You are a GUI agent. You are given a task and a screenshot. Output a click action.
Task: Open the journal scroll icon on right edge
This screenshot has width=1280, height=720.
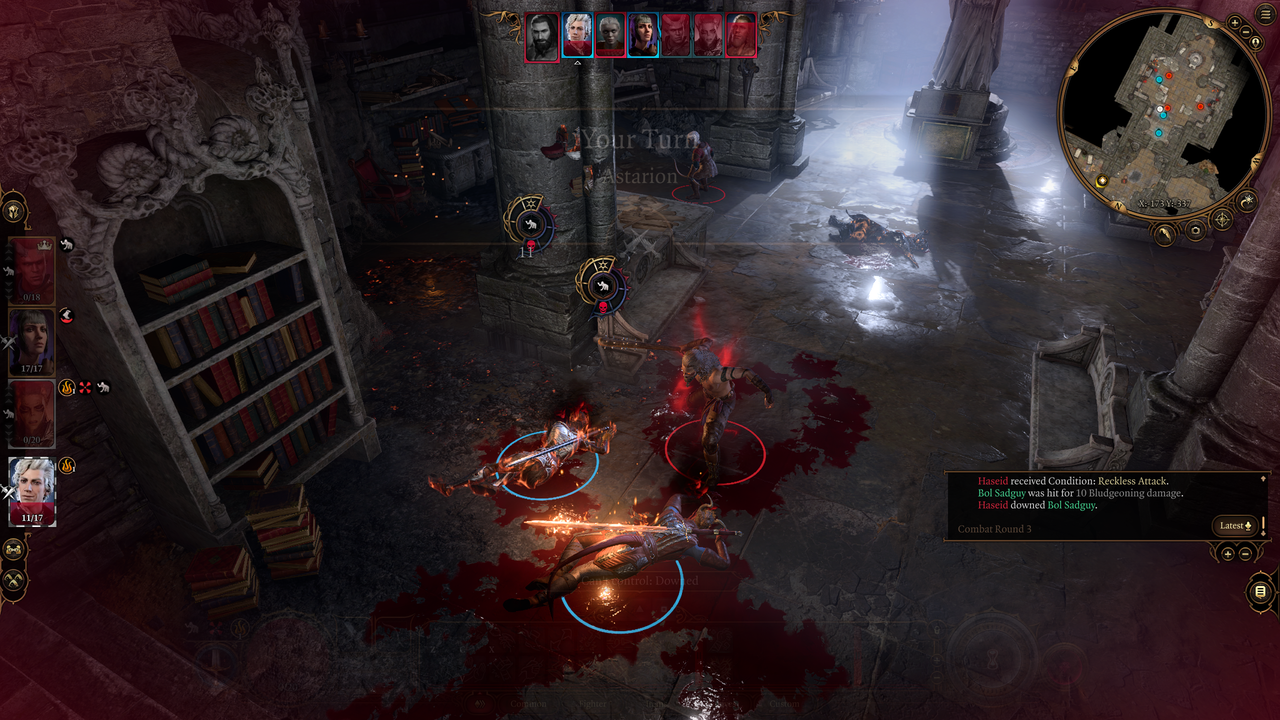1260,592
